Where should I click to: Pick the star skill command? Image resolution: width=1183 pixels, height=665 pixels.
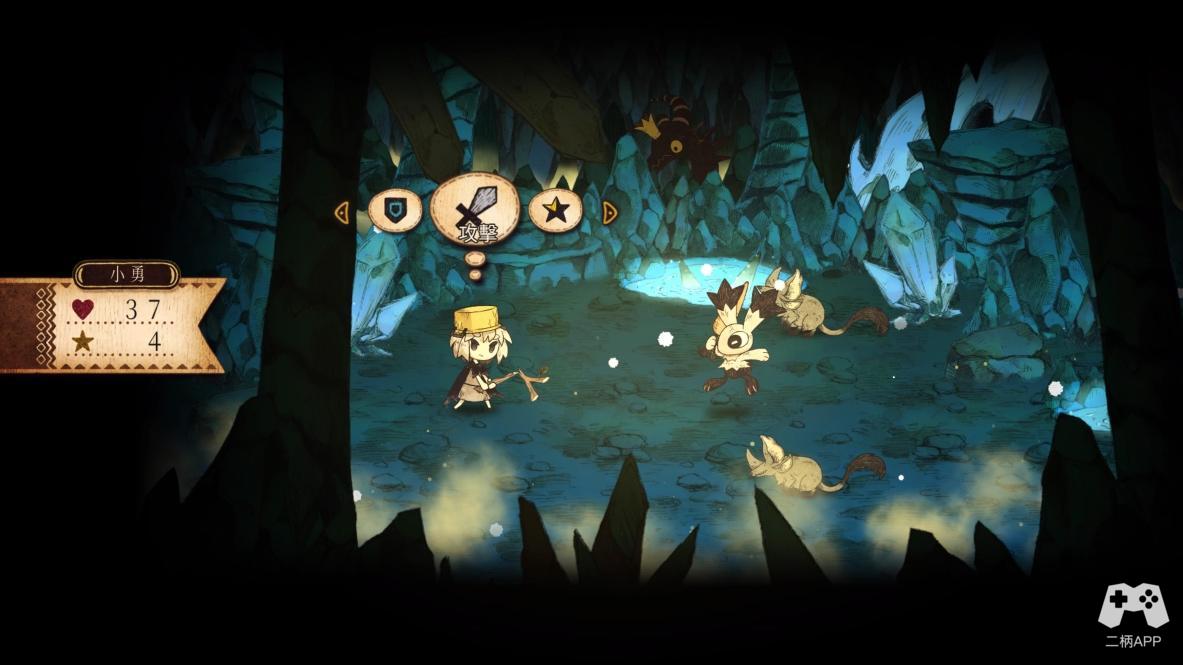tap(556, 211)
